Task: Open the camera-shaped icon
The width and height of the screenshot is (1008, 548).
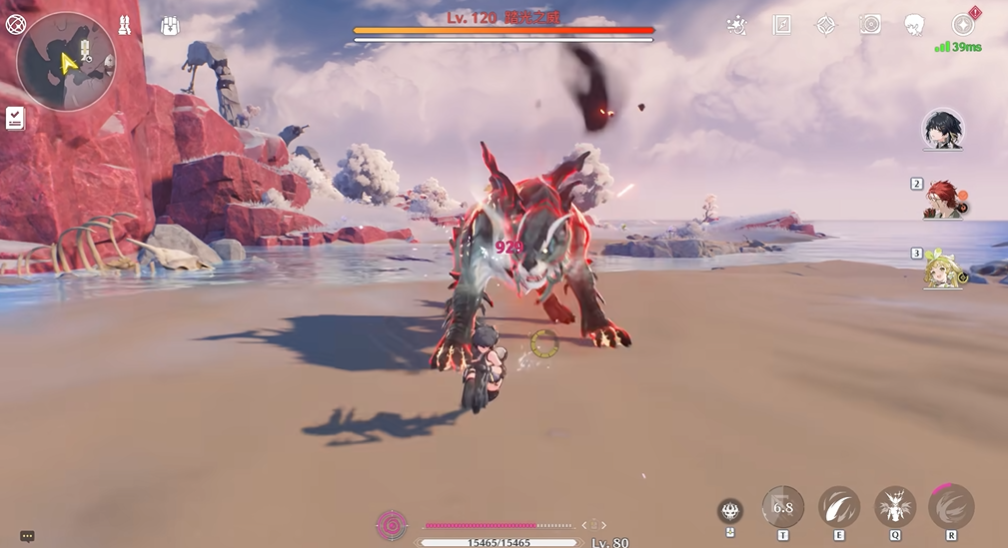Action: [x=870, y=25]
